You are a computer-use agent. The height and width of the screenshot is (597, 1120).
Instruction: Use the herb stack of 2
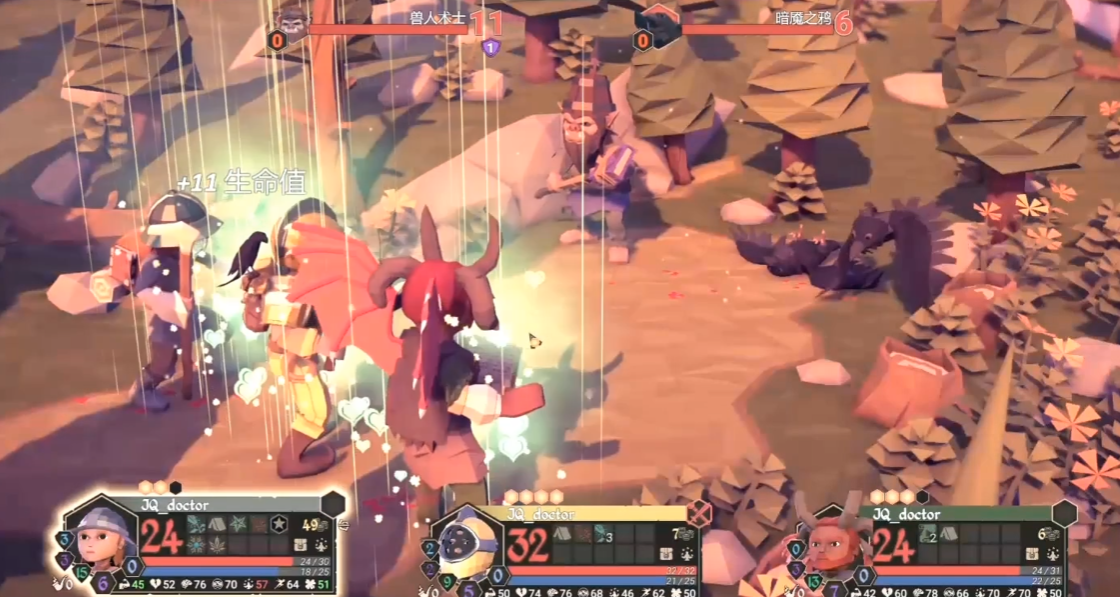(x=929, y=534)
